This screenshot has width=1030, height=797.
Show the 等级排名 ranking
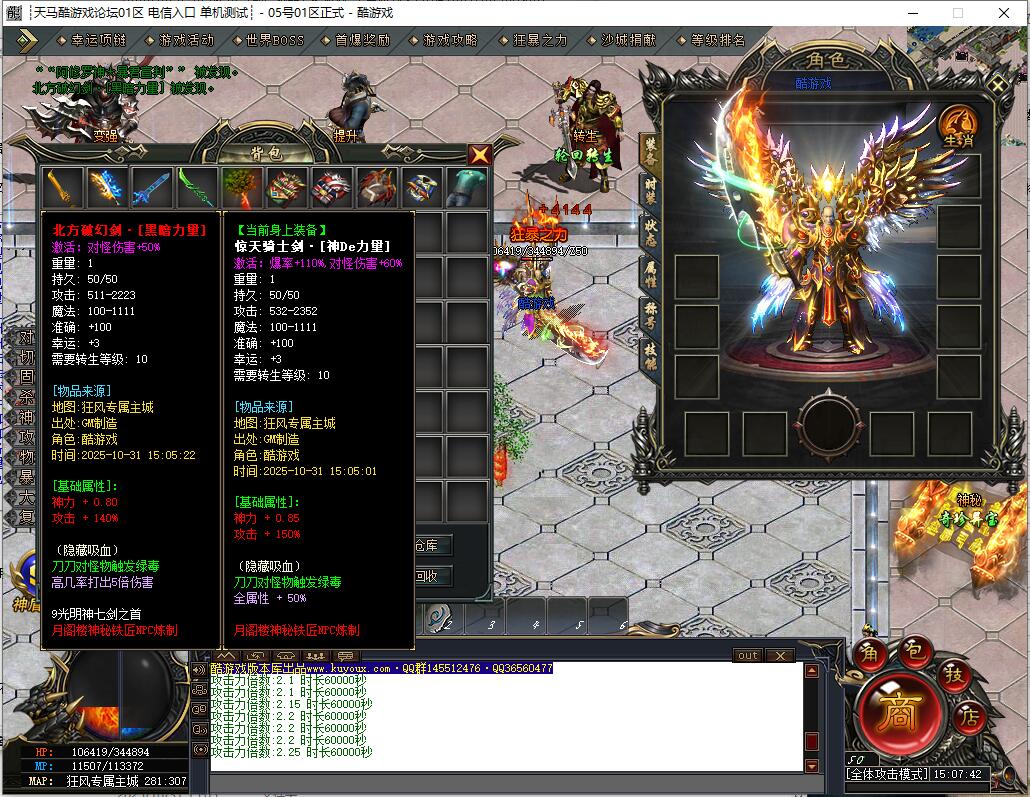coord(717,41)
